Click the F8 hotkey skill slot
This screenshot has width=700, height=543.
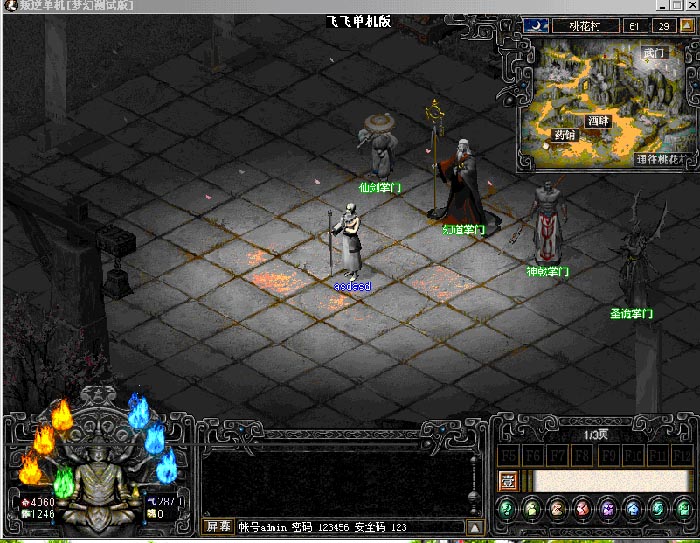(x=582, y=456)
